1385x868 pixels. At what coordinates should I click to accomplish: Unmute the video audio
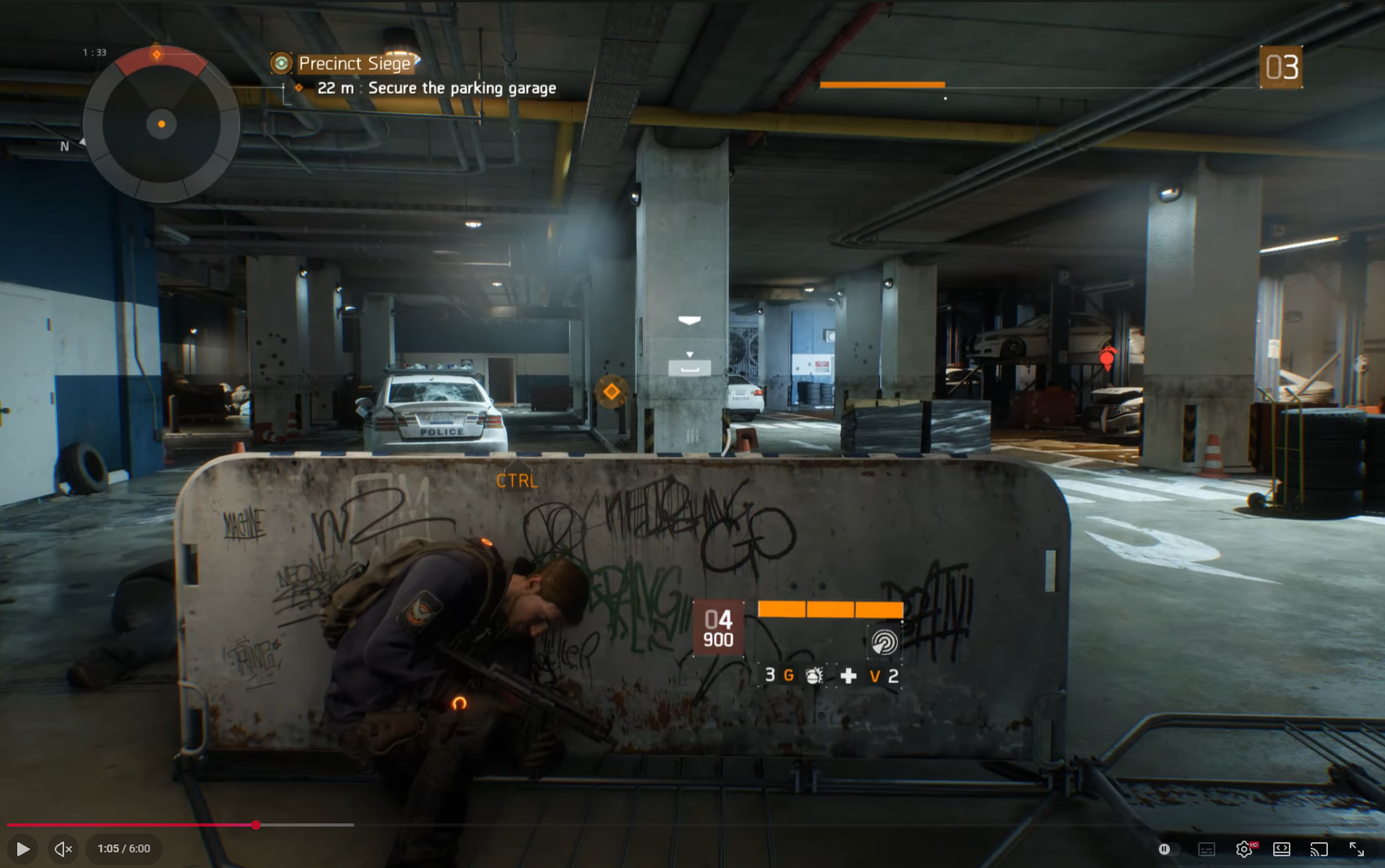coord(63,848)
